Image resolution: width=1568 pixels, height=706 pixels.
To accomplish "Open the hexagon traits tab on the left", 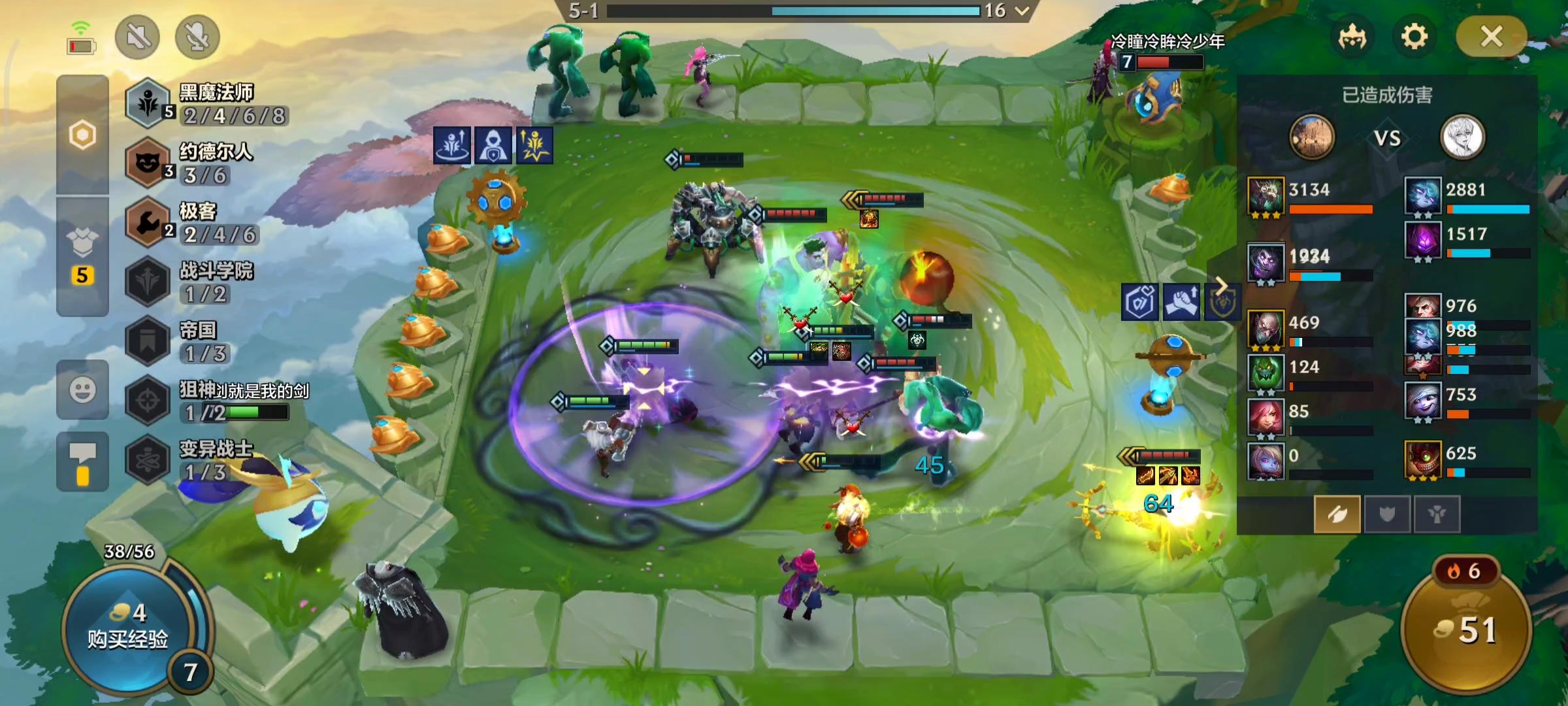I will click(82, 135).
